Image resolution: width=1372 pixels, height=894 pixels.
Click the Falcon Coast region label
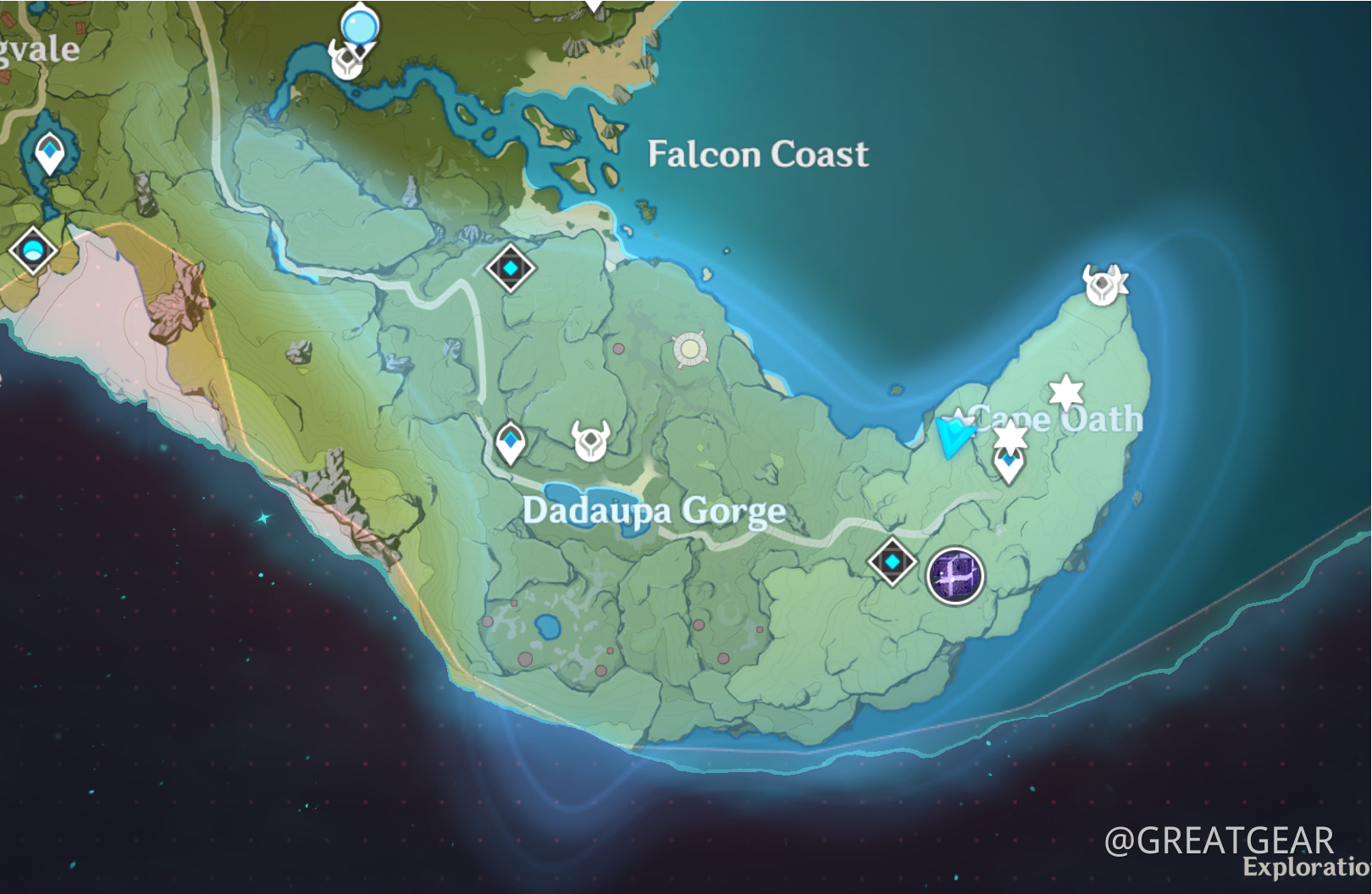[758, 154]
